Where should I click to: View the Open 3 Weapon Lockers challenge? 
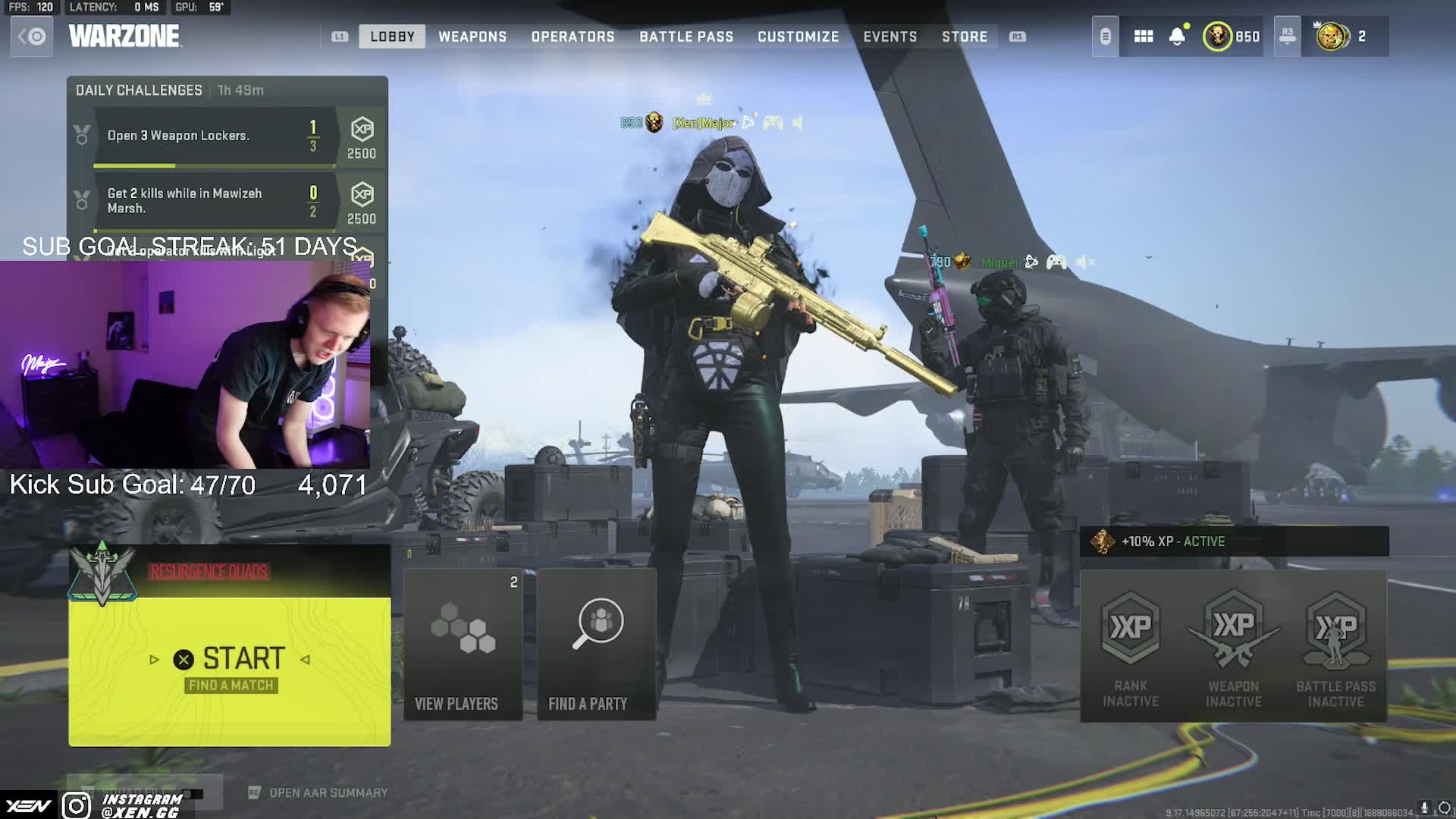214,136
